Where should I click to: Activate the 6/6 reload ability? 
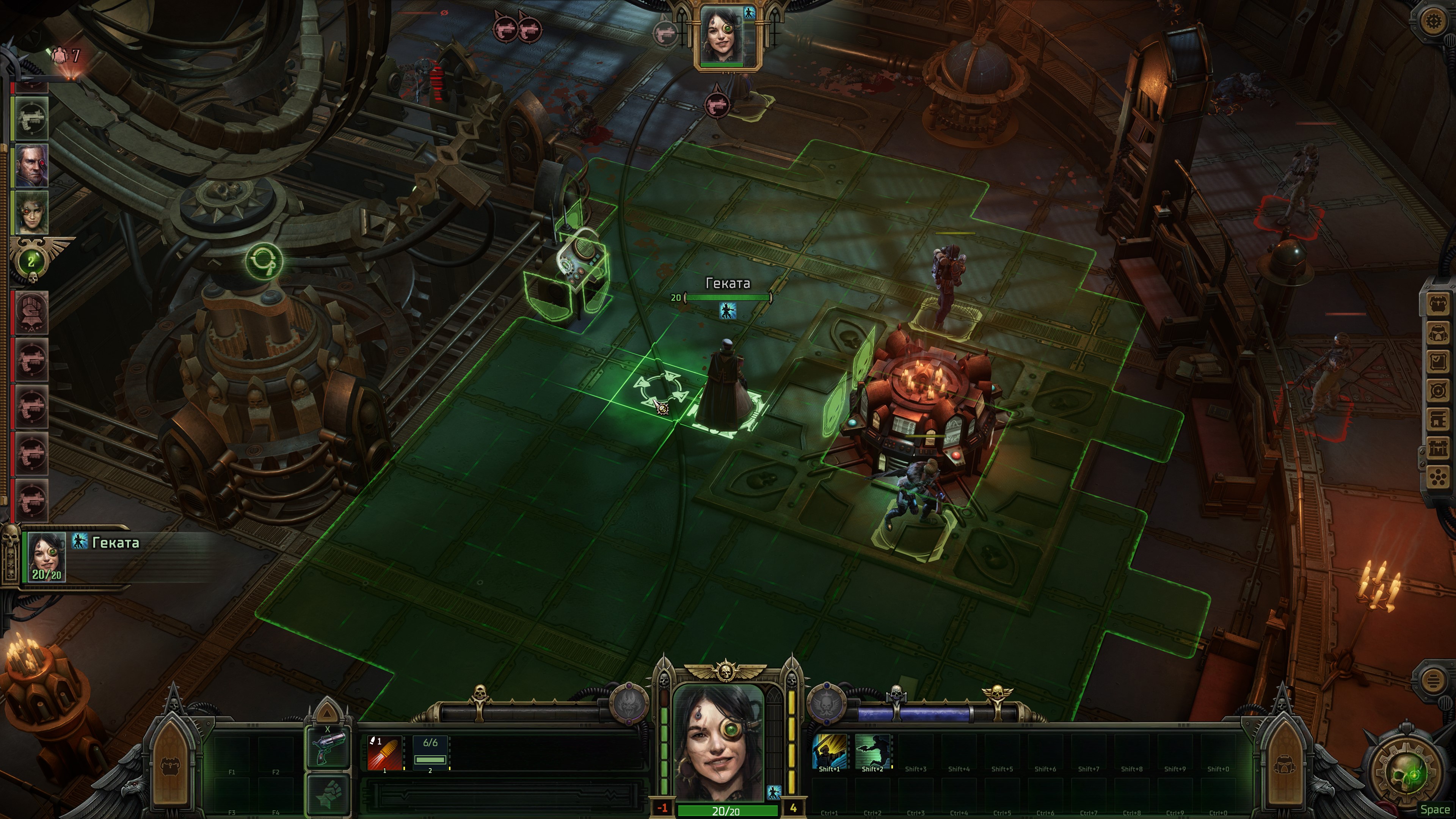pos(430,753)
